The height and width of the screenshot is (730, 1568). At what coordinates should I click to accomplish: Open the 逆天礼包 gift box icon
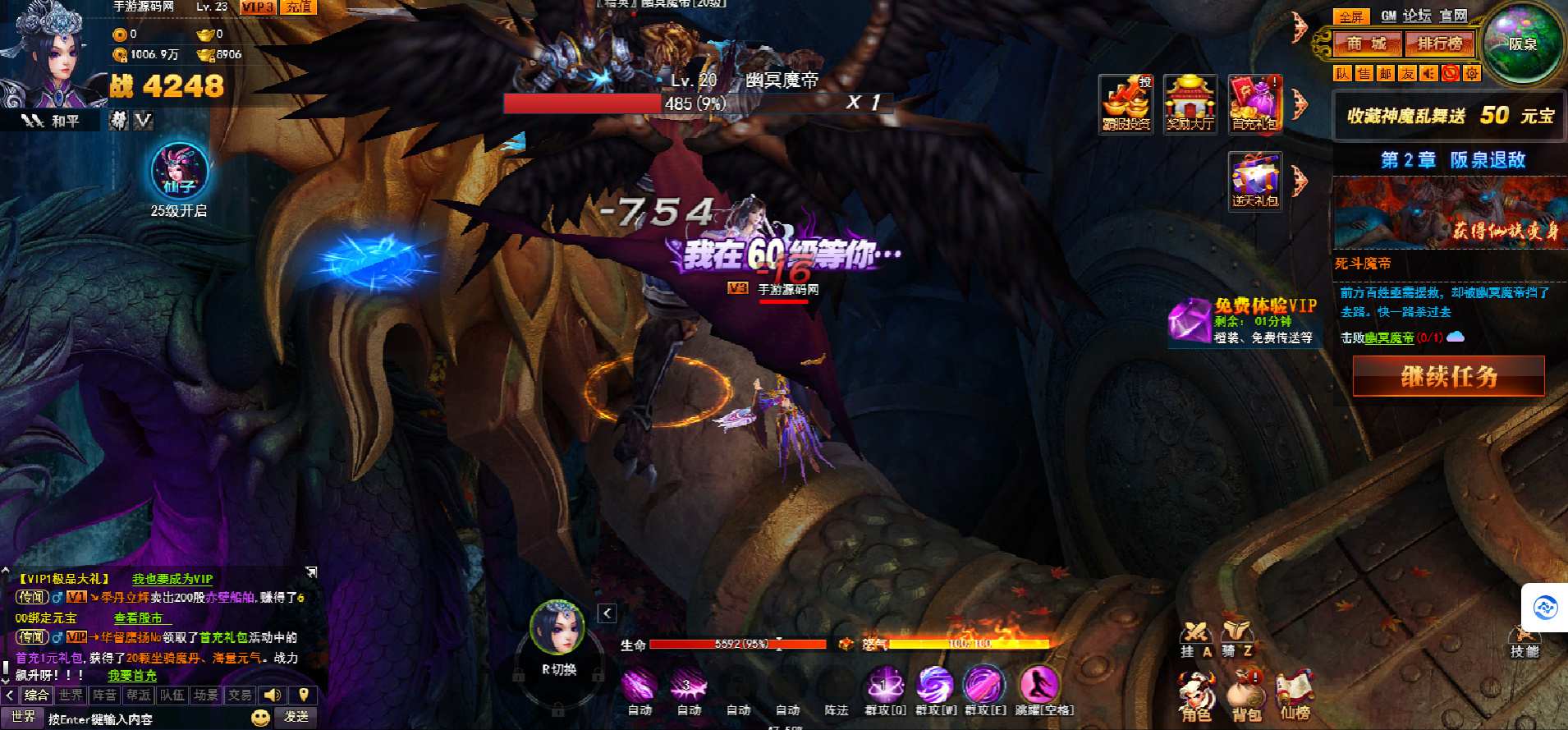click(1254, 181)
